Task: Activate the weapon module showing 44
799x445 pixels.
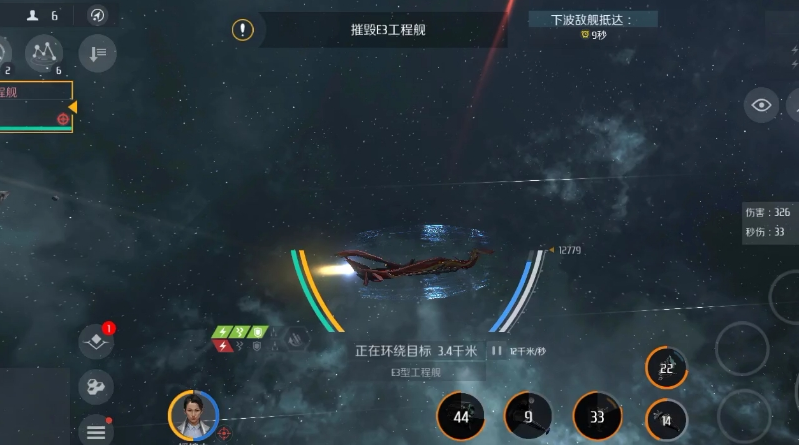Action: (x=461, y=416)
